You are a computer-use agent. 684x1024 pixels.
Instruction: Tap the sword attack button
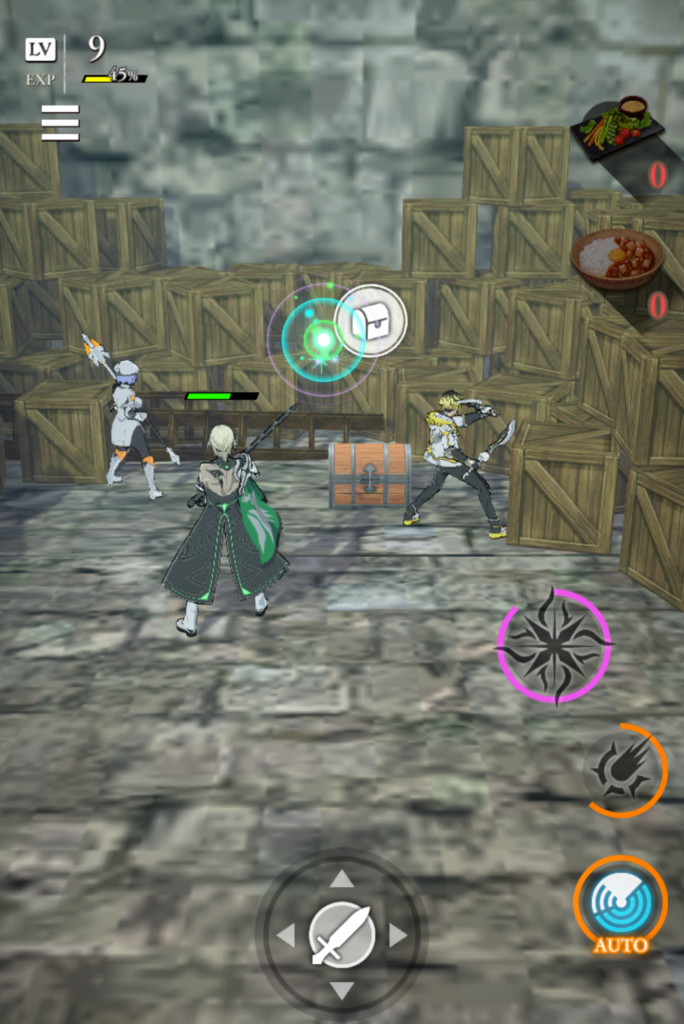click(x=342, y=936)
